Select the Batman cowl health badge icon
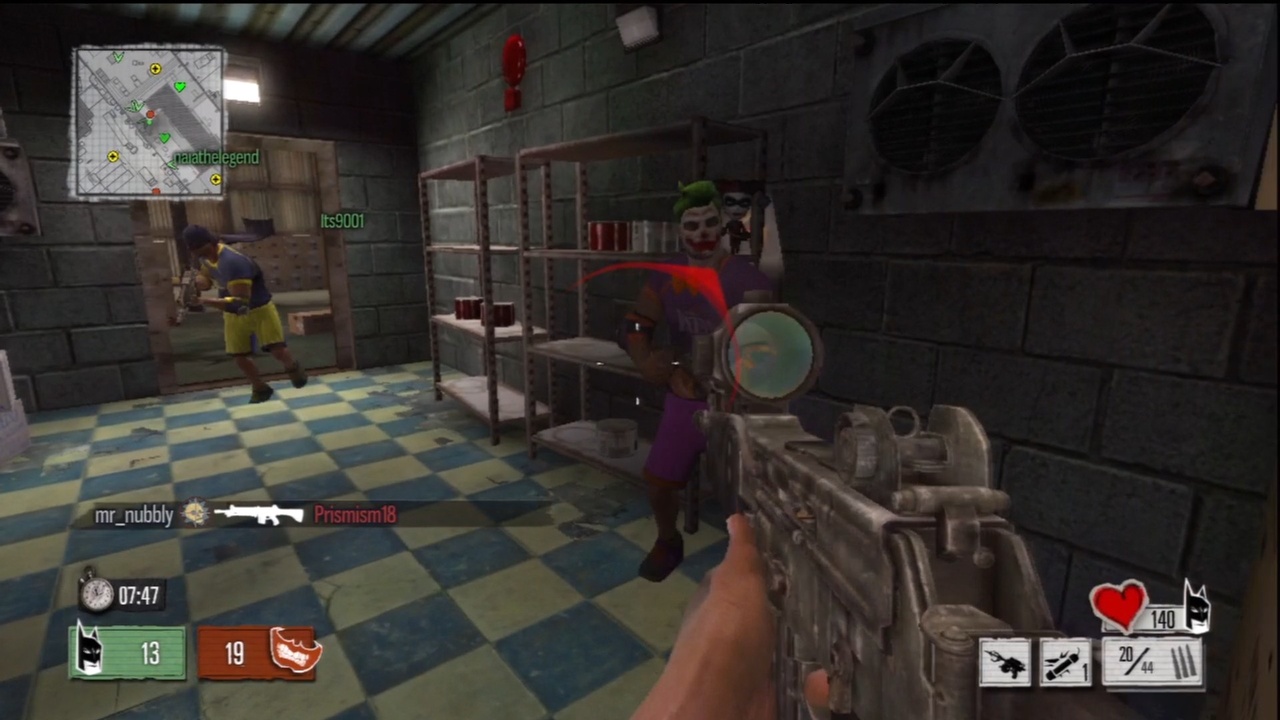Viewport: 1280px width, 720px height. click(1197, 607)
